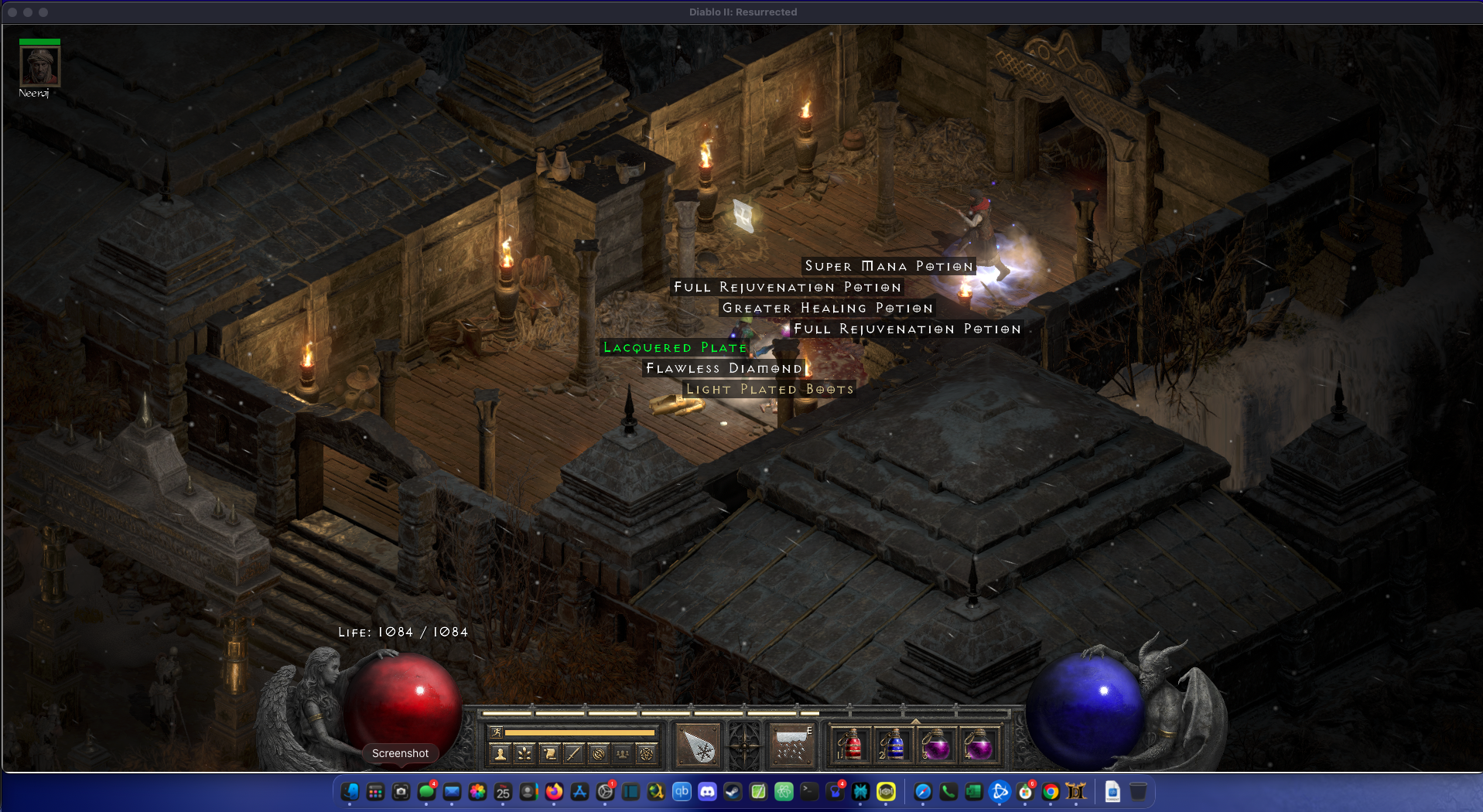Select the Blizzard right-click skill icon
This screenshot has height=812, width=1483.
tap(791, 745)
